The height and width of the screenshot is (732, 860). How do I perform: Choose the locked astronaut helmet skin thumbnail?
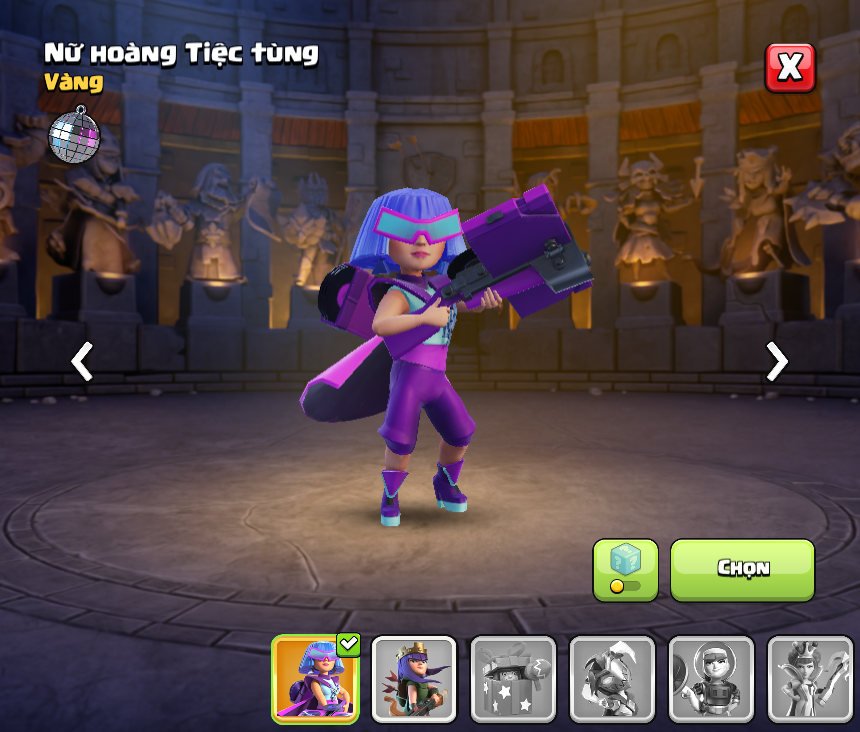tap(711, 679)
